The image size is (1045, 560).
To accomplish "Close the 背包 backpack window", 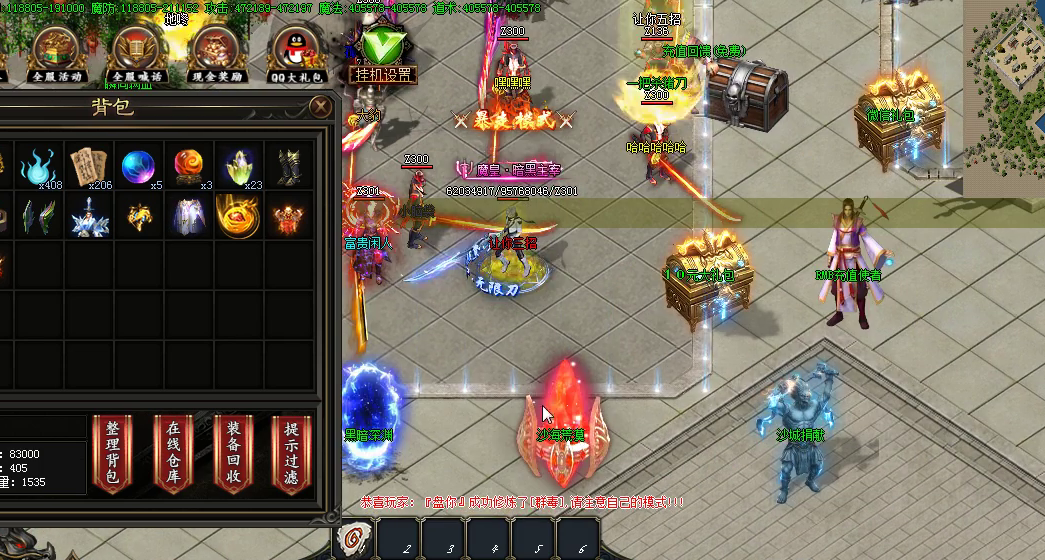I will pos(320,106).
